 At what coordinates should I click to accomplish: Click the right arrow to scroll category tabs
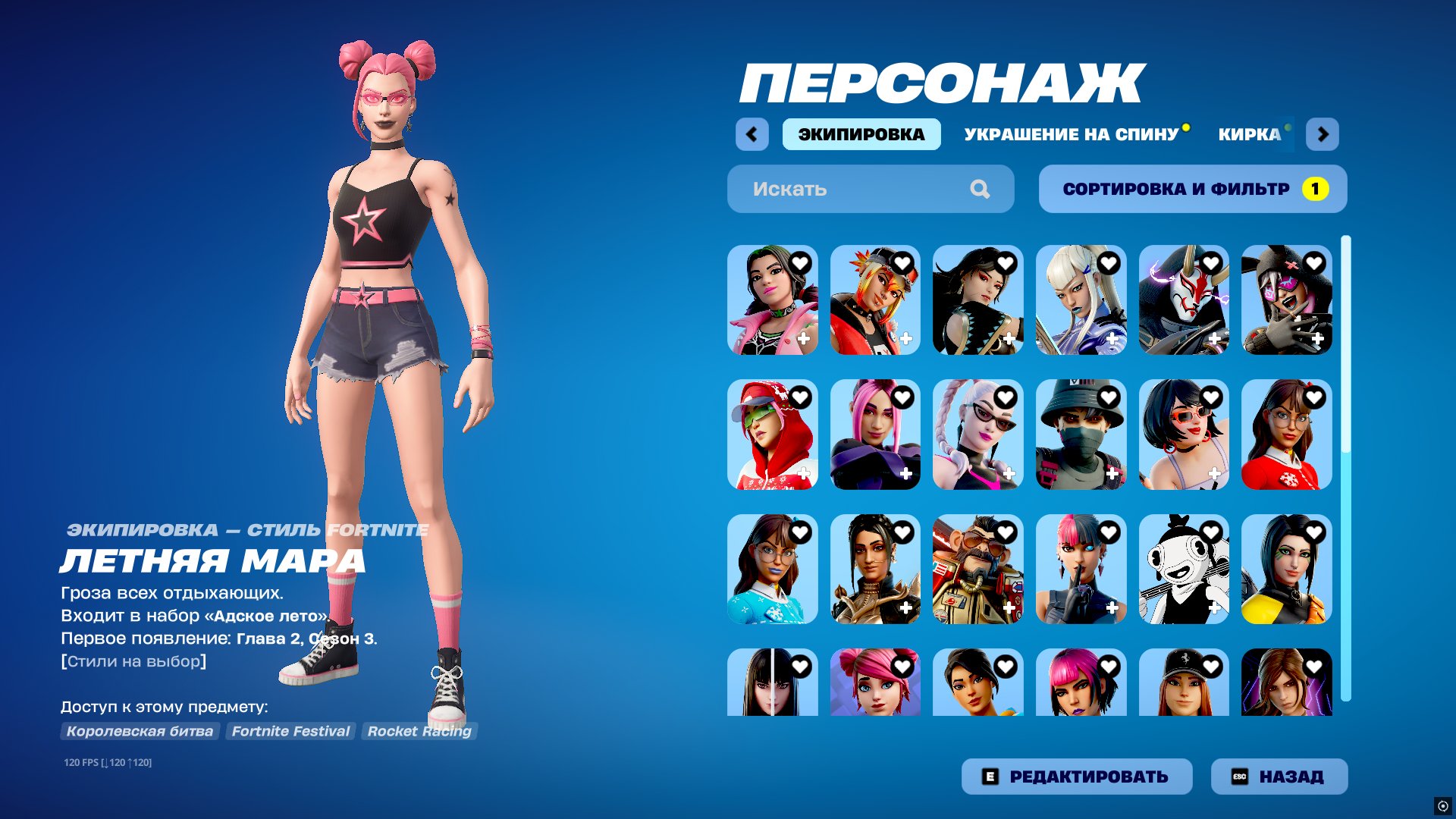[x=1324, y=134]
